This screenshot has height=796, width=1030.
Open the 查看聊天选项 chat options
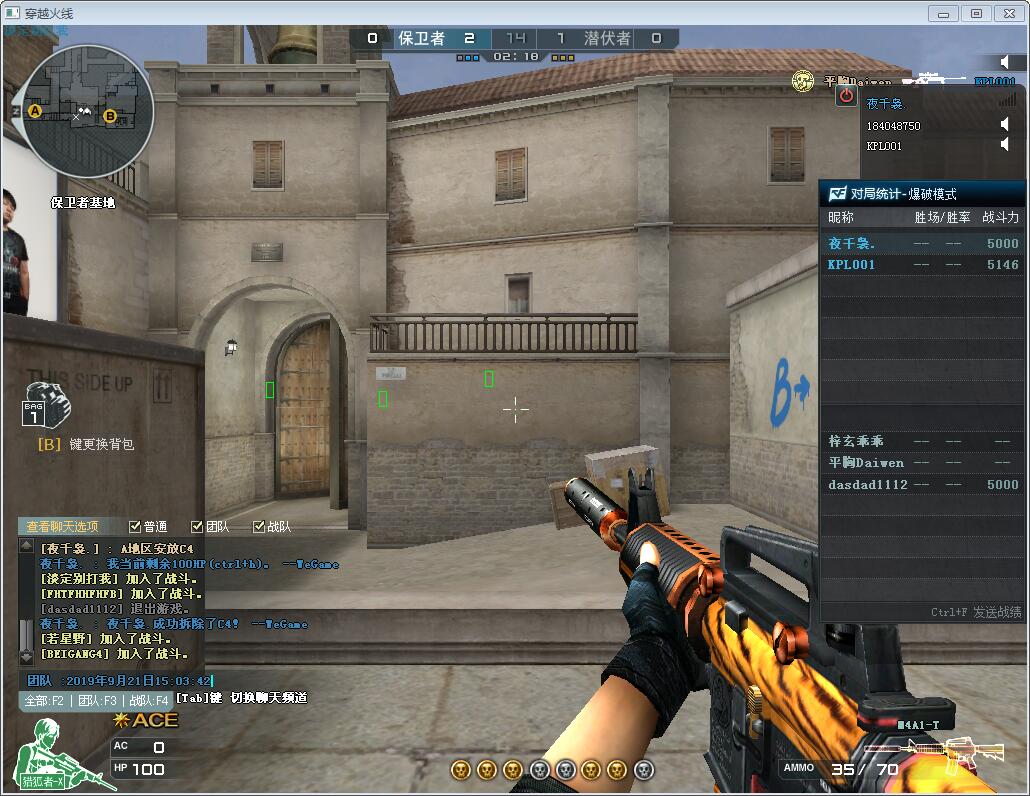62,526
